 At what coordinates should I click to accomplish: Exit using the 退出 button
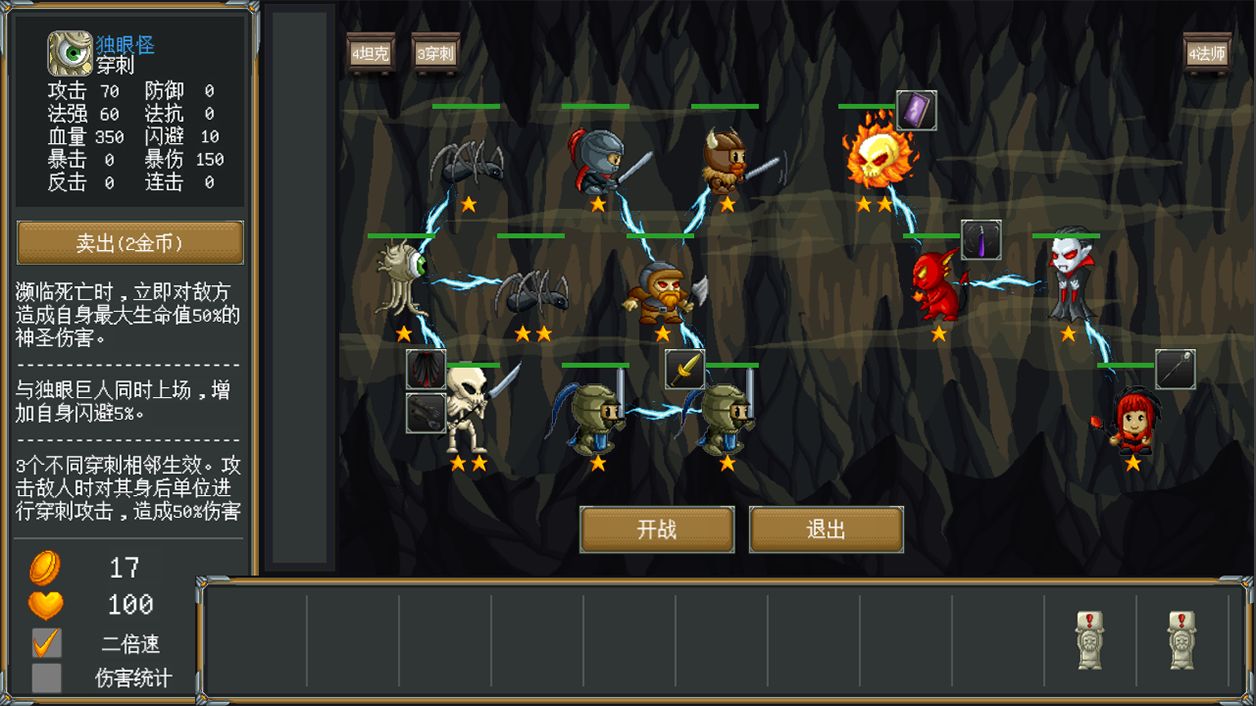pyautogui.click(x=826, y=529)
